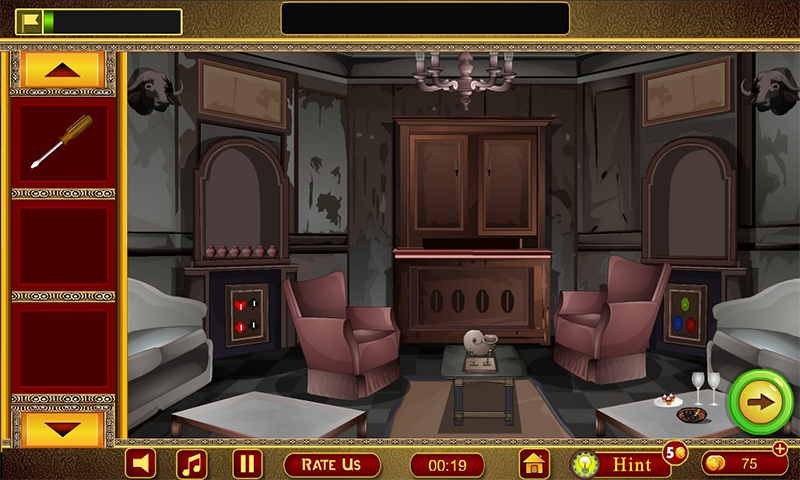This screenshot has height=480, width=800.
Task: Click the inventory down arrow
Action: 62,427
